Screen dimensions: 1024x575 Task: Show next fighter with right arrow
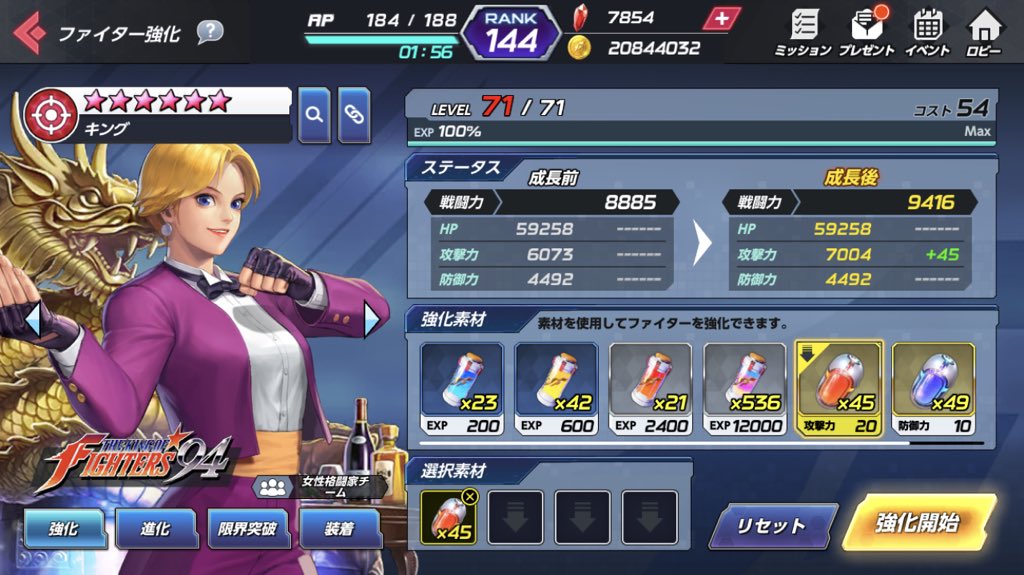click(372, 320)
